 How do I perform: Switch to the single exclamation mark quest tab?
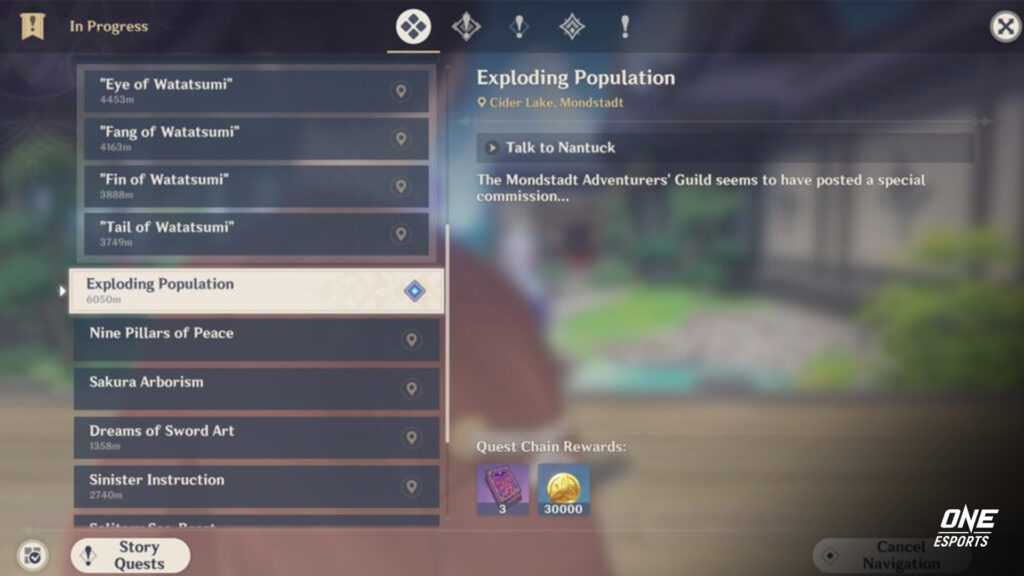click(x=625, y=27)
